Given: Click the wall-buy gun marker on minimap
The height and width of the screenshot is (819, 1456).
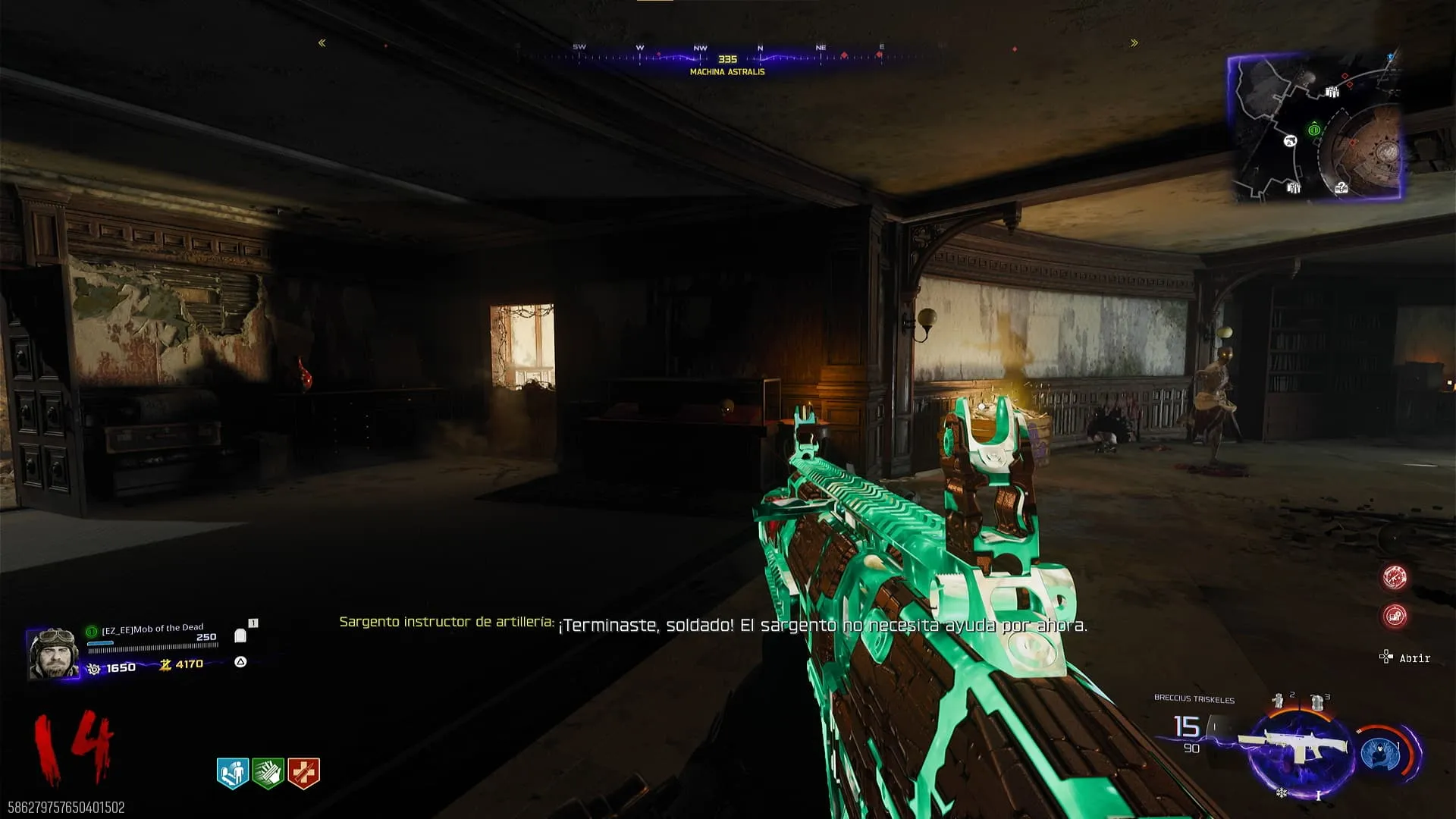Looking at the screenshot, I should click(x=1290, y=141).
